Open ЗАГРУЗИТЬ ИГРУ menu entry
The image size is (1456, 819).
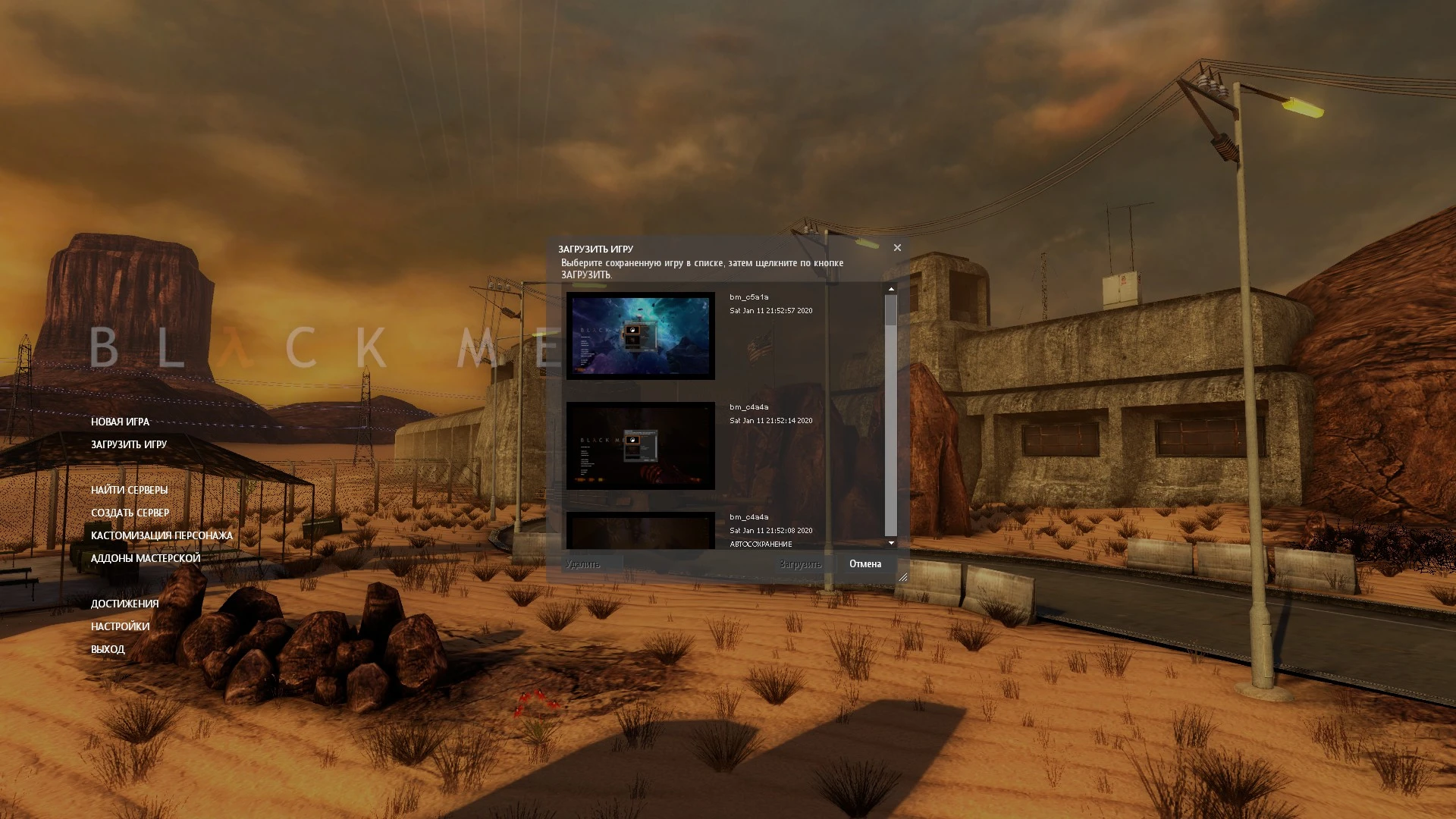(128, 445)
